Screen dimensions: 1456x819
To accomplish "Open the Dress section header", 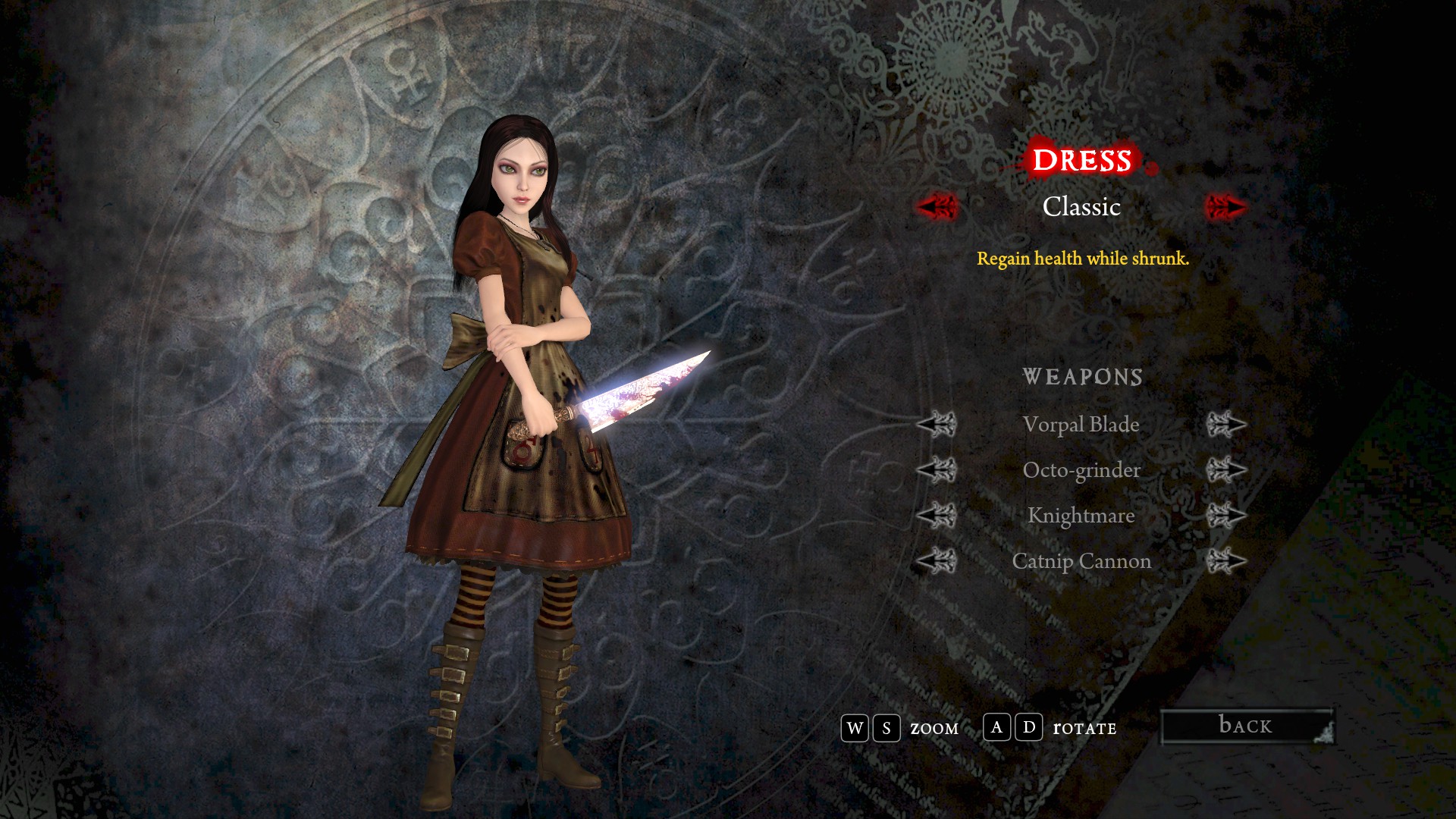I will pyautogui.click(x=1081, y=160).
